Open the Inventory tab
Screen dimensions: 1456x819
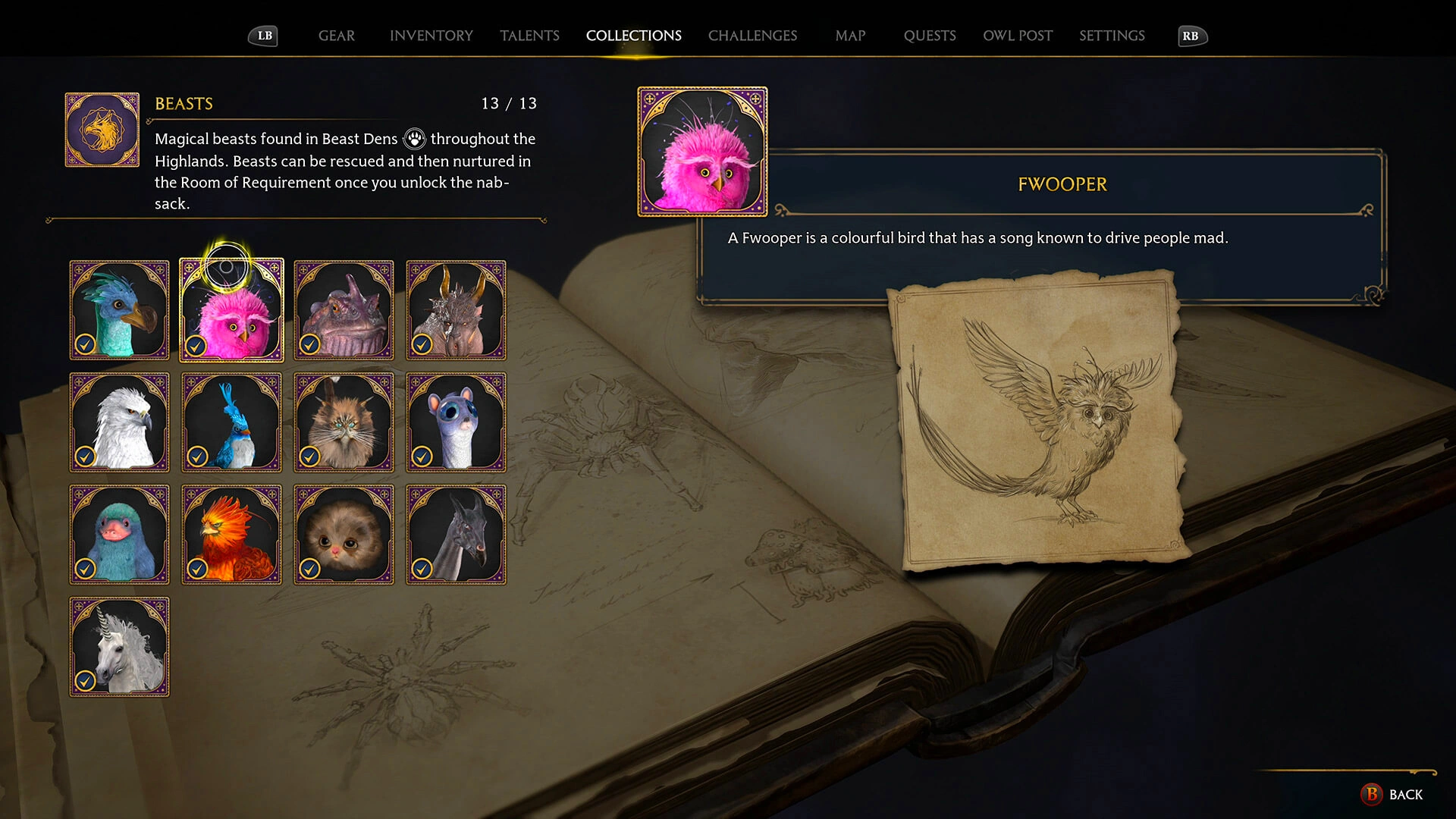pos(431,36)
